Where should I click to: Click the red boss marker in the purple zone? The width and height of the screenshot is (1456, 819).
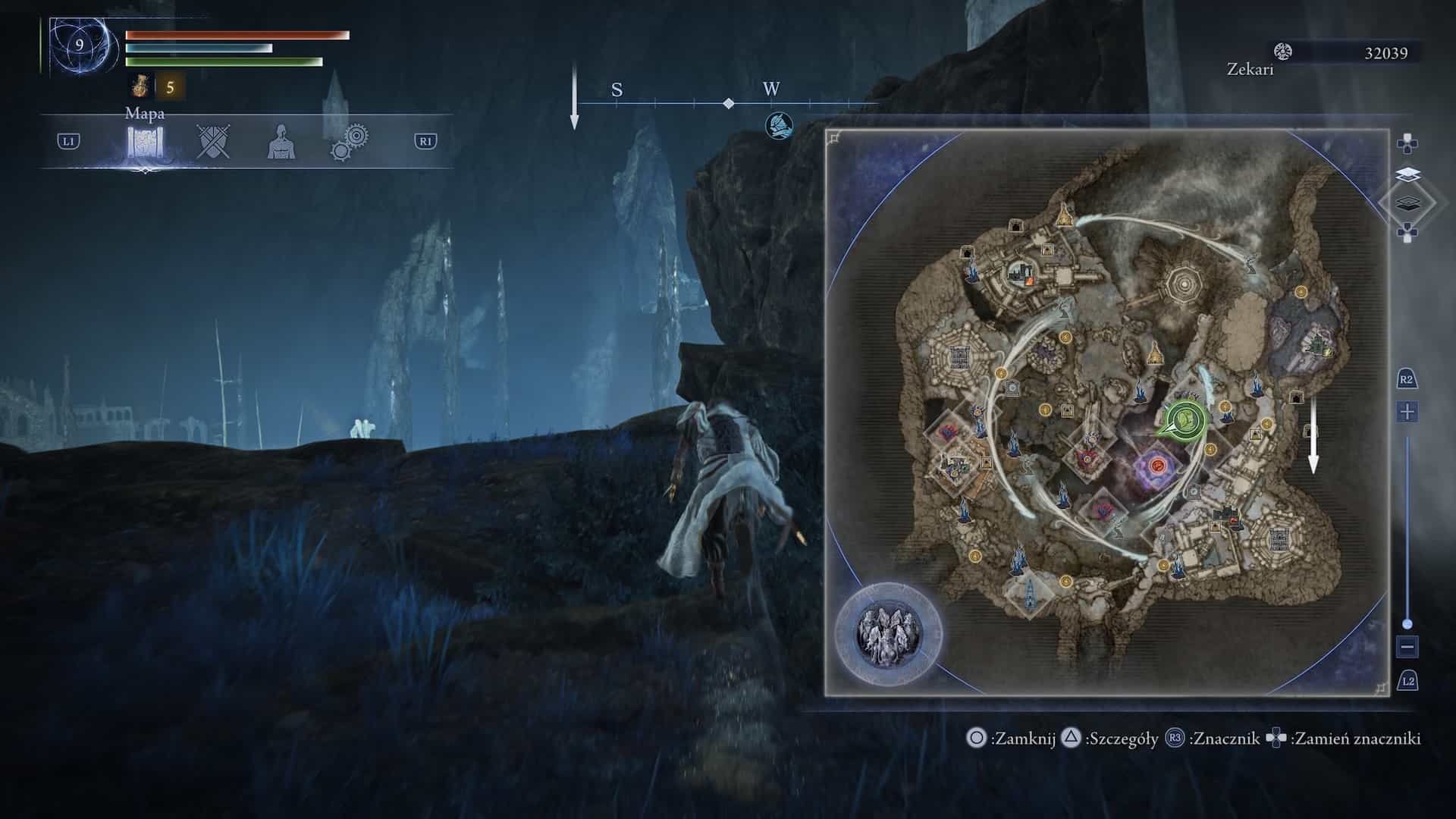pos(1157,465)
